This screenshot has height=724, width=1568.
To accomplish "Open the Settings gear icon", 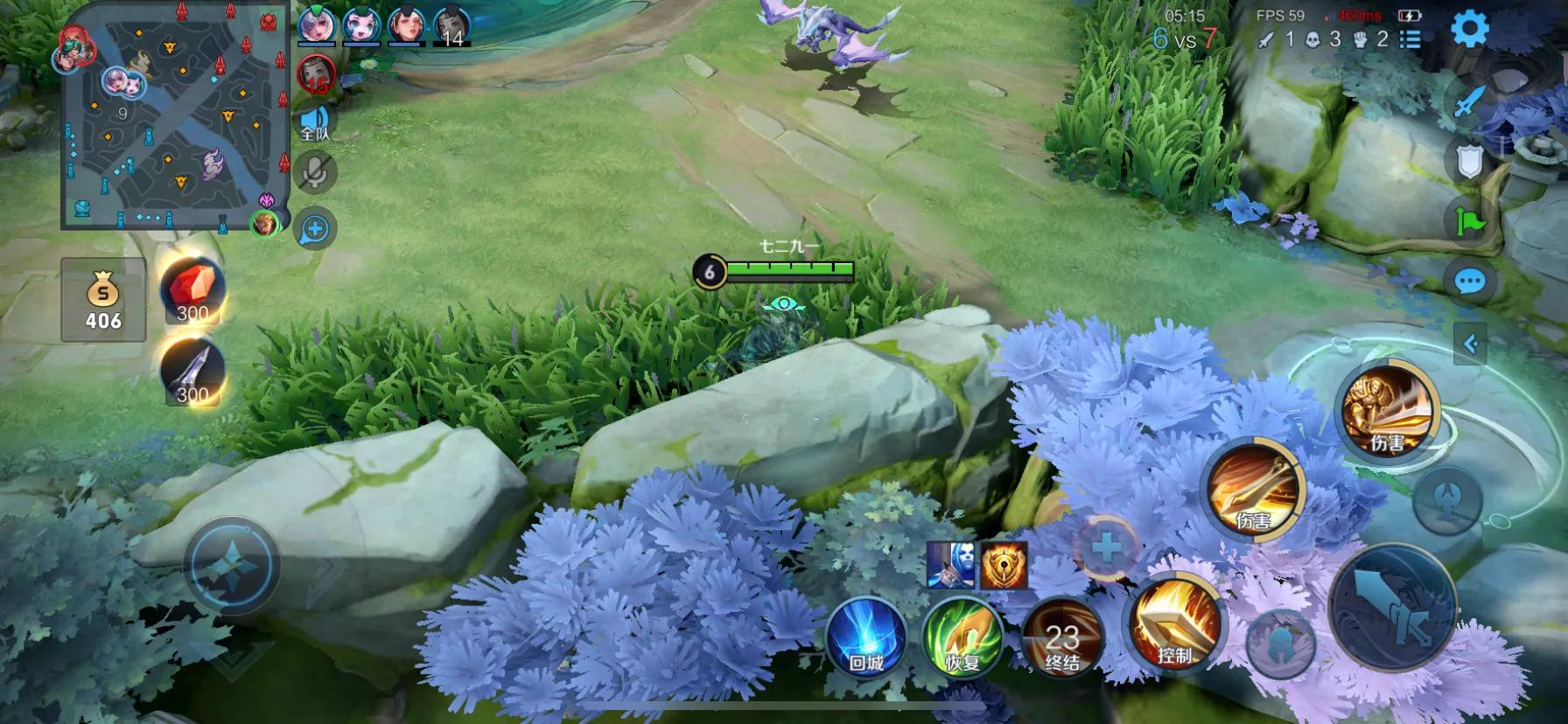I will click(1473, 27).
